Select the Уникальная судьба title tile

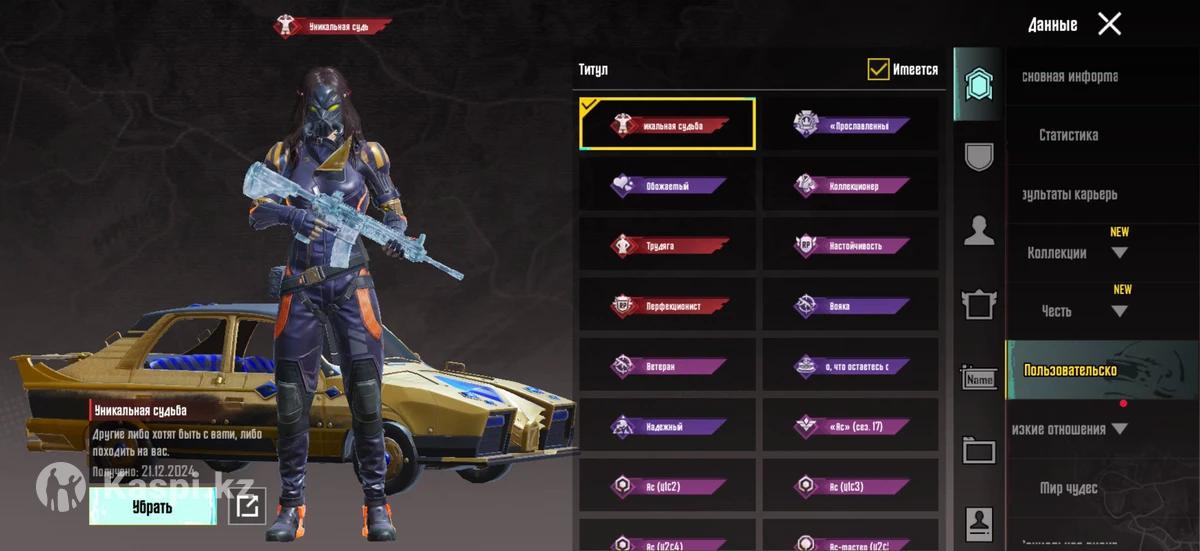[x=667, y=125]
